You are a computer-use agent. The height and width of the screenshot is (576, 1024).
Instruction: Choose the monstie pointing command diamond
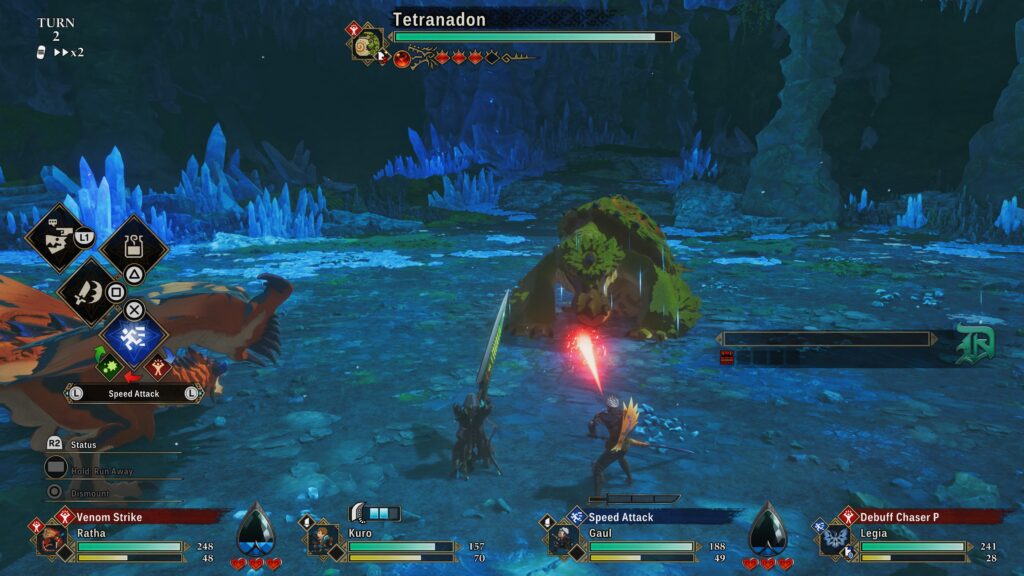pos(56,237)
